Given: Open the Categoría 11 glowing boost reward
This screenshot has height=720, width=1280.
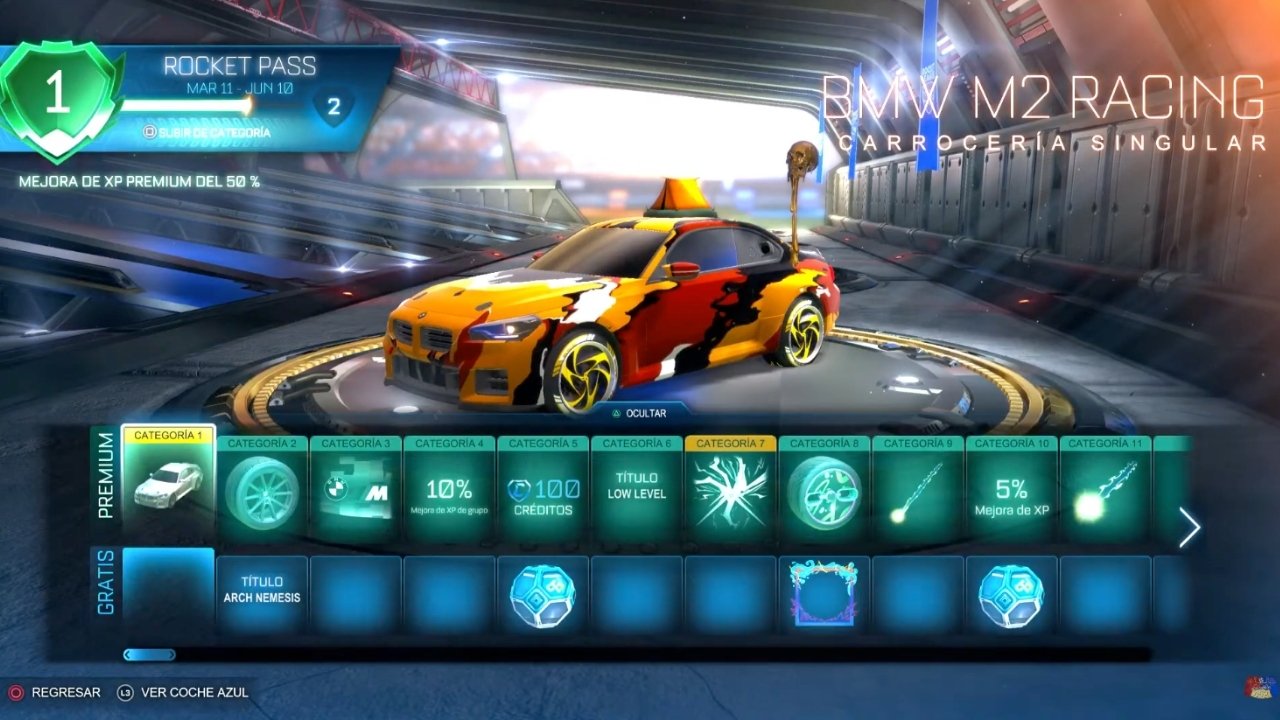Looking at the screenshot, I should (x=1105, y=491).
